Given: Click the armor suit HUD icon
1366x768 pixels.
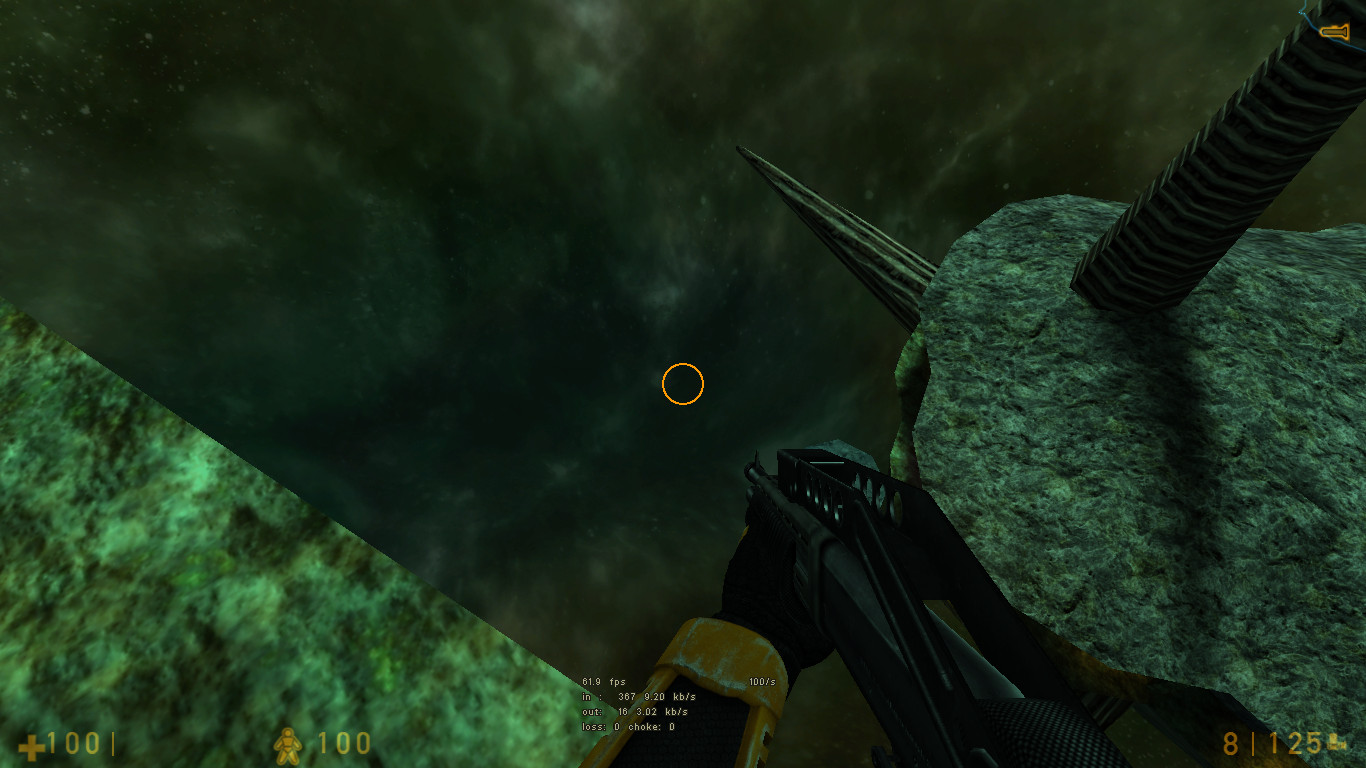Looking at the screenshot, I should (287, 744).
